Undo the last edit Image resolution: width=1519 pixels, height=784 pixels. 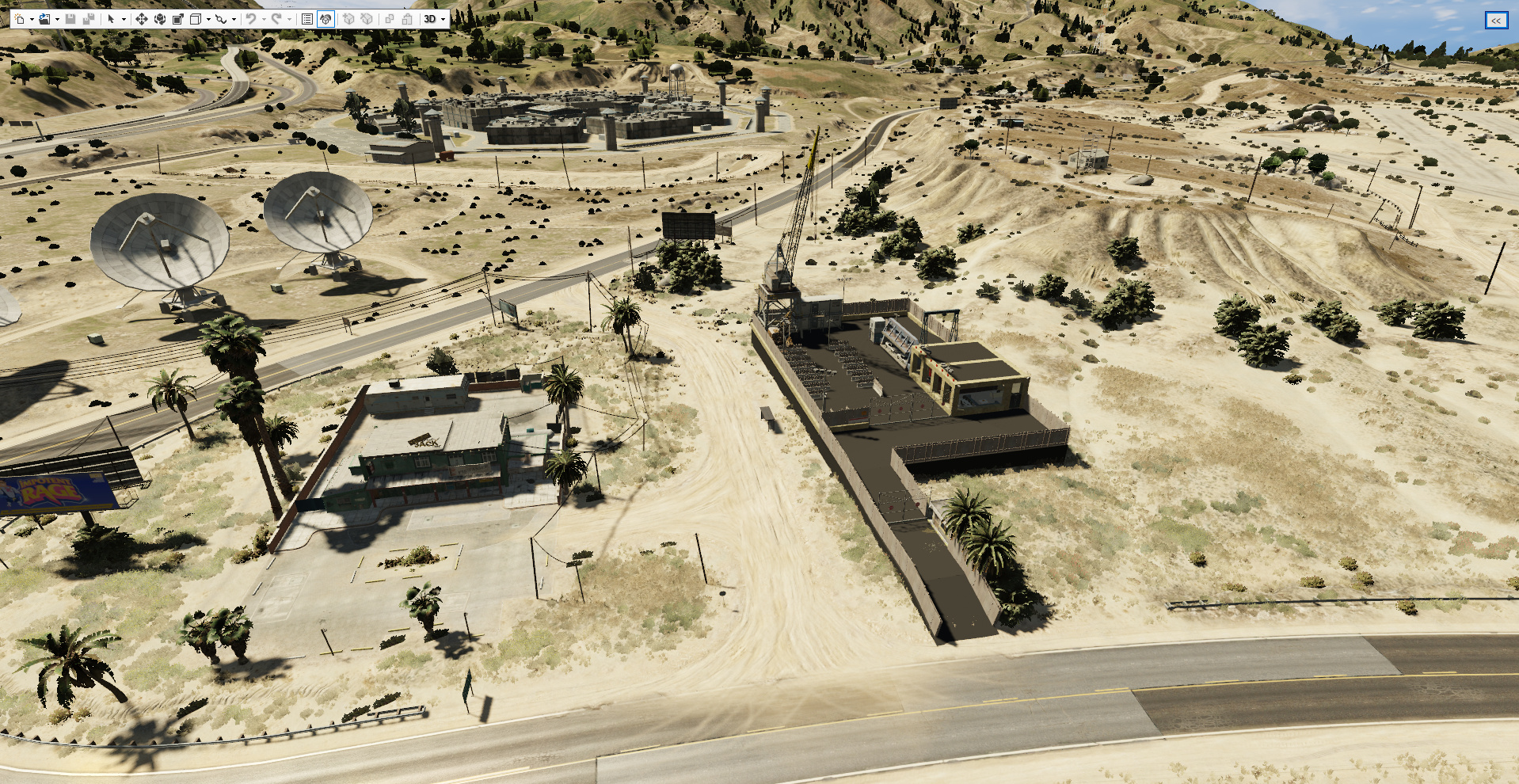pyautogui.click(x=252, y=20)
